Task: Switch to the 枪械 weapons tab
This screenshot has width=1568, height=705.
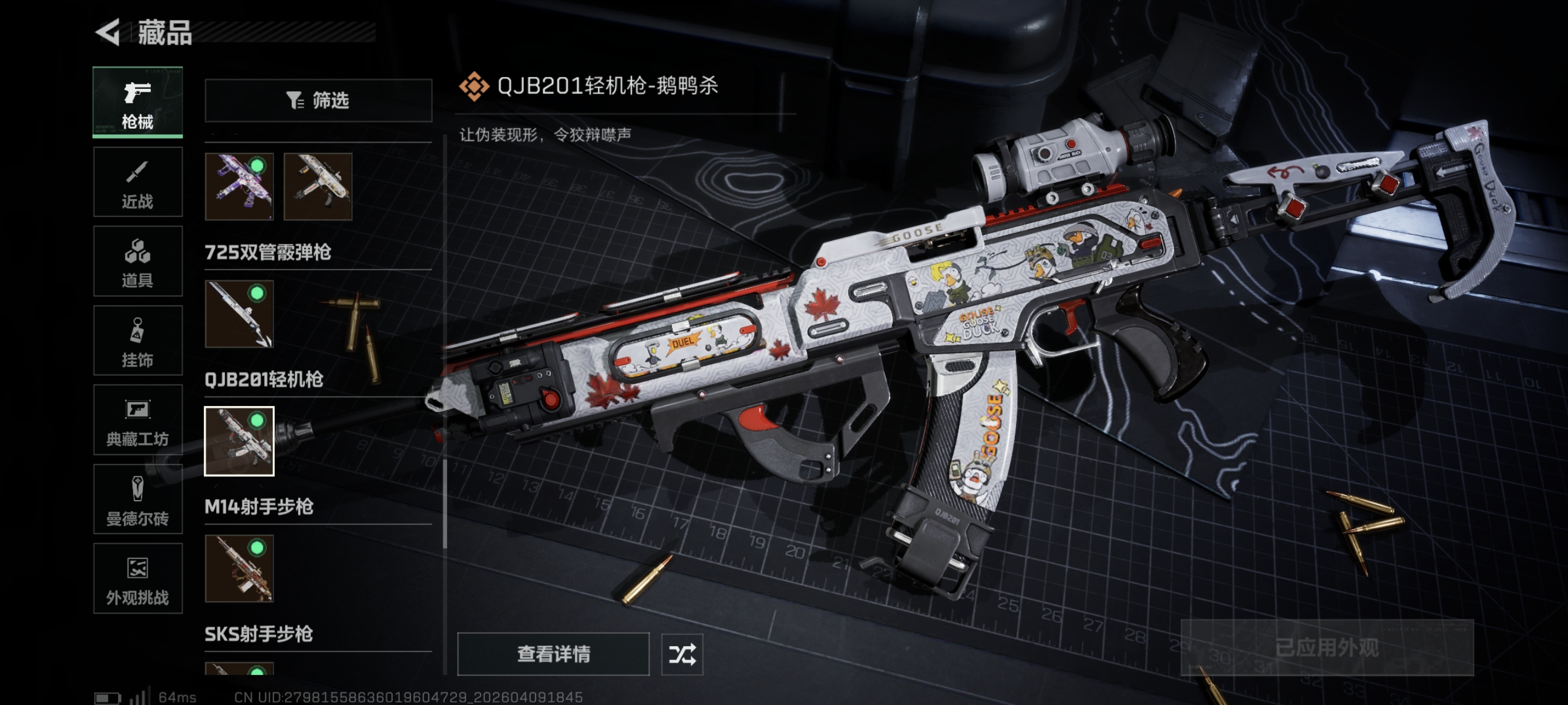Action: click(x=137, y=102)
